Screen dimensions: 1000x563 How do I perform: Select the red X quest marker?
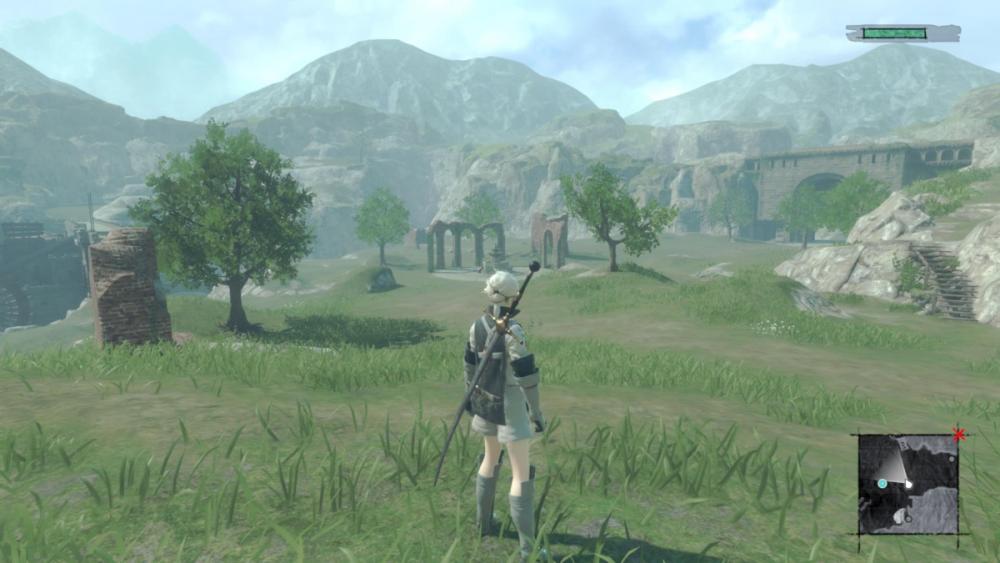[959, 435]
